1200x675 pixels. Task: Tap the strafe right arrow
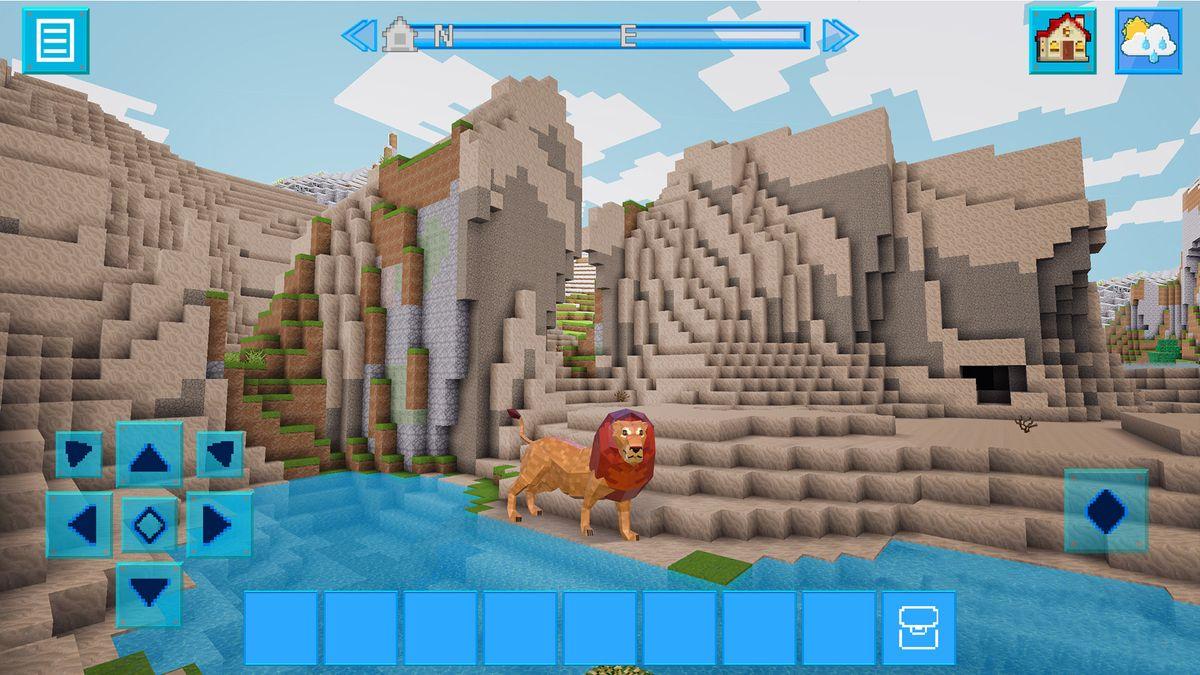(219, 523)
